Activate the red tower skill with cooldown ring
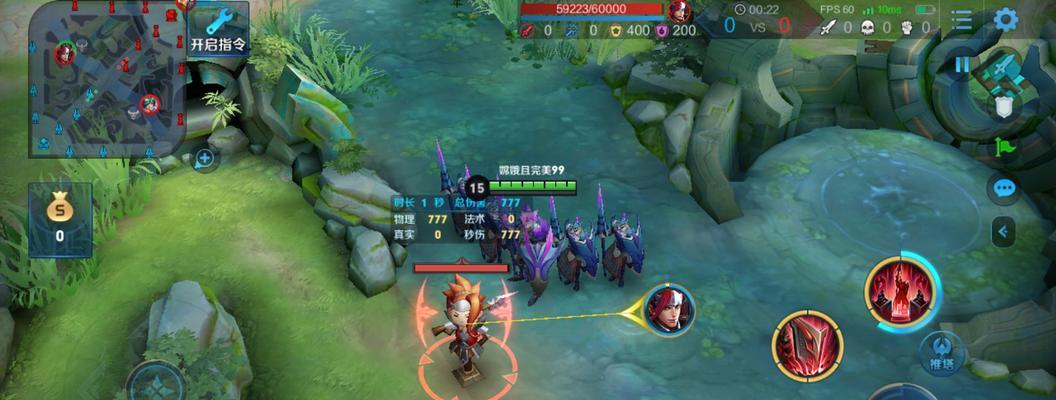This screenshot has height=400, width=1056. (x=901, y=293)
